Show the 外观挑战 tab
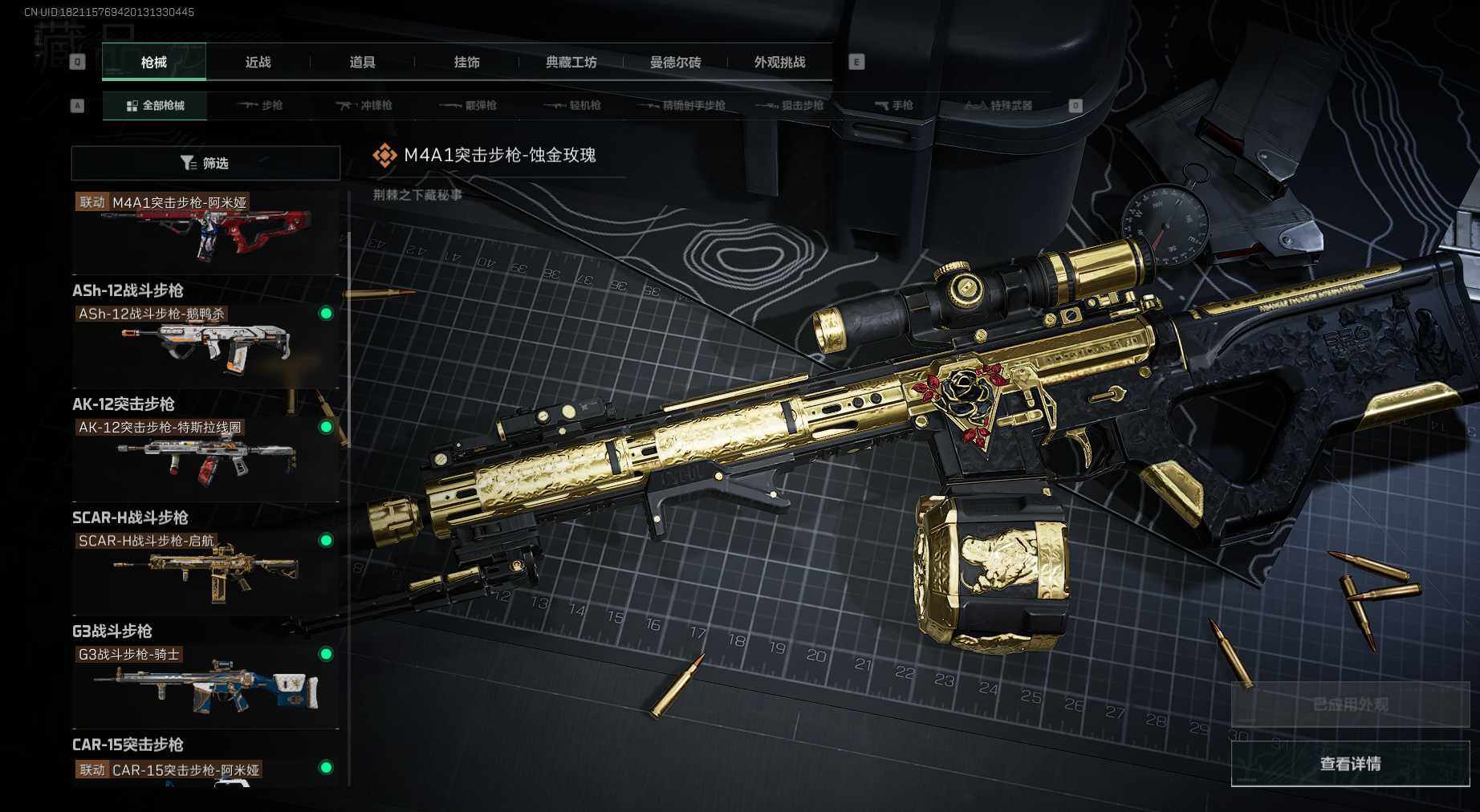The image size is (1480, 812). click(x=779, y=62)
